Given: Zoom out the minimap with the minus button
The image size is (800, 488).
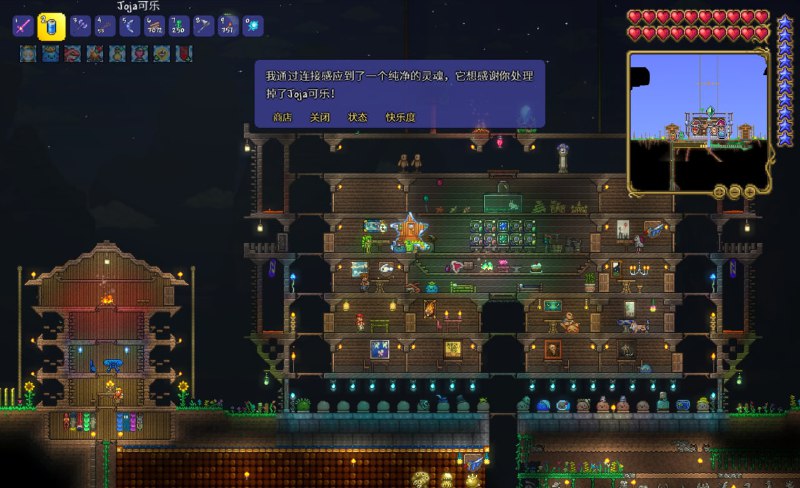Looking at the screenshot, I should tap(735, 191).
